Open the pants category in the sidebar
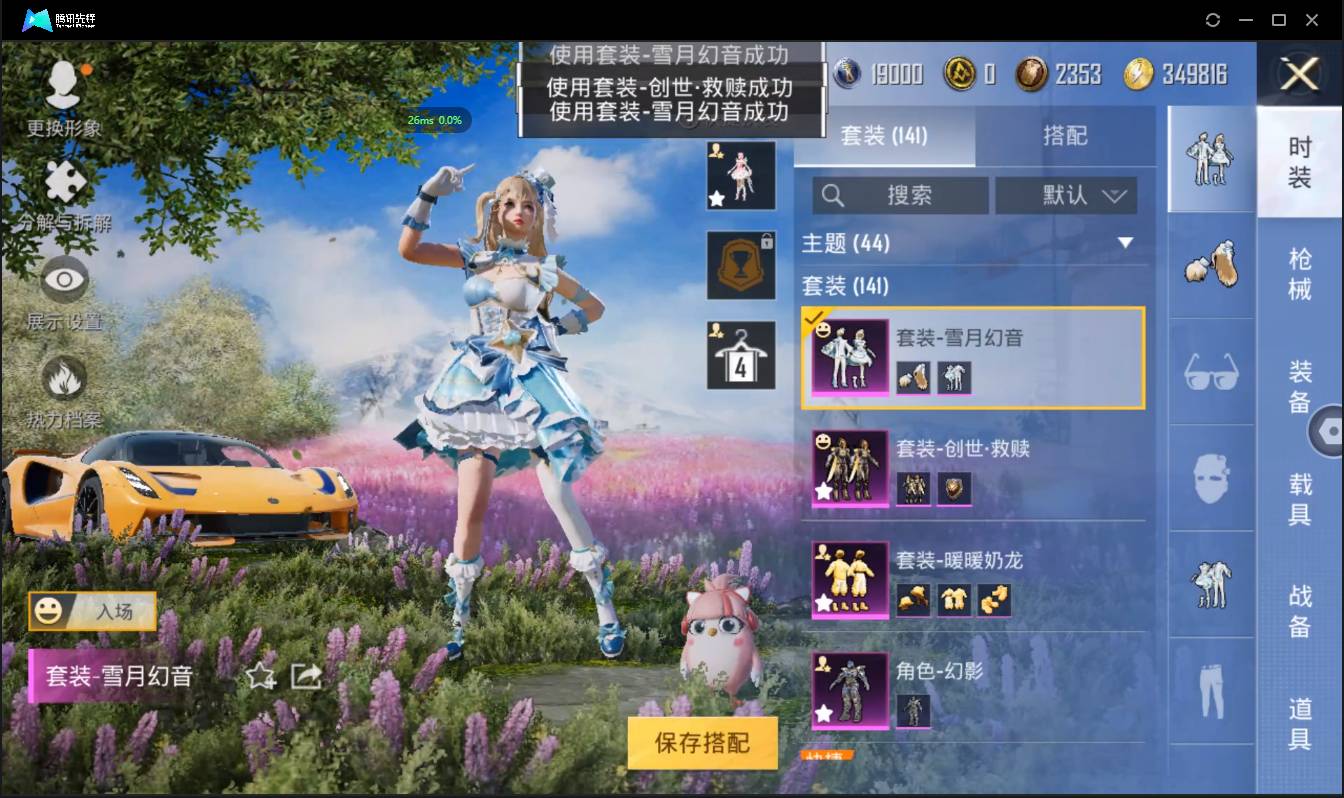Screen dimensions: 1344x798 coord(1210,690)
